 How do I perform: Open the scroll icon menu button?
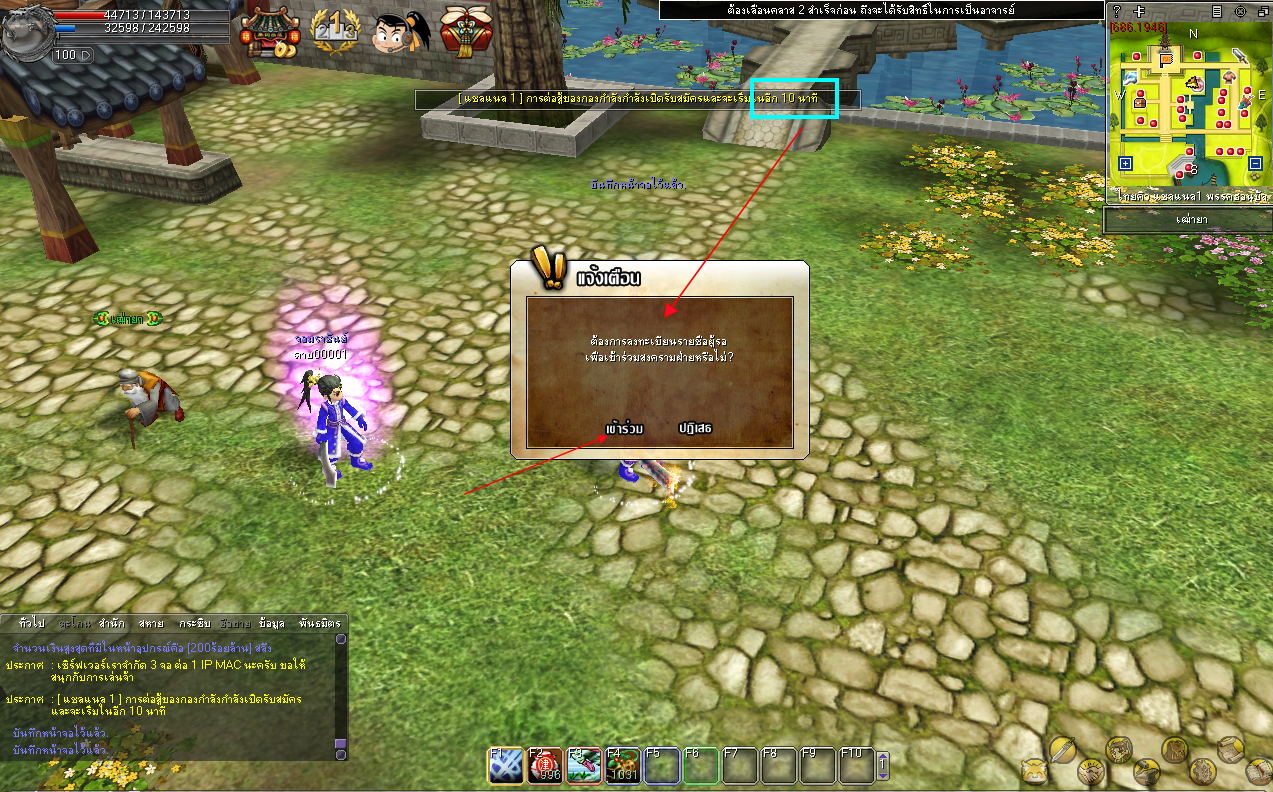coord(1230,750)
